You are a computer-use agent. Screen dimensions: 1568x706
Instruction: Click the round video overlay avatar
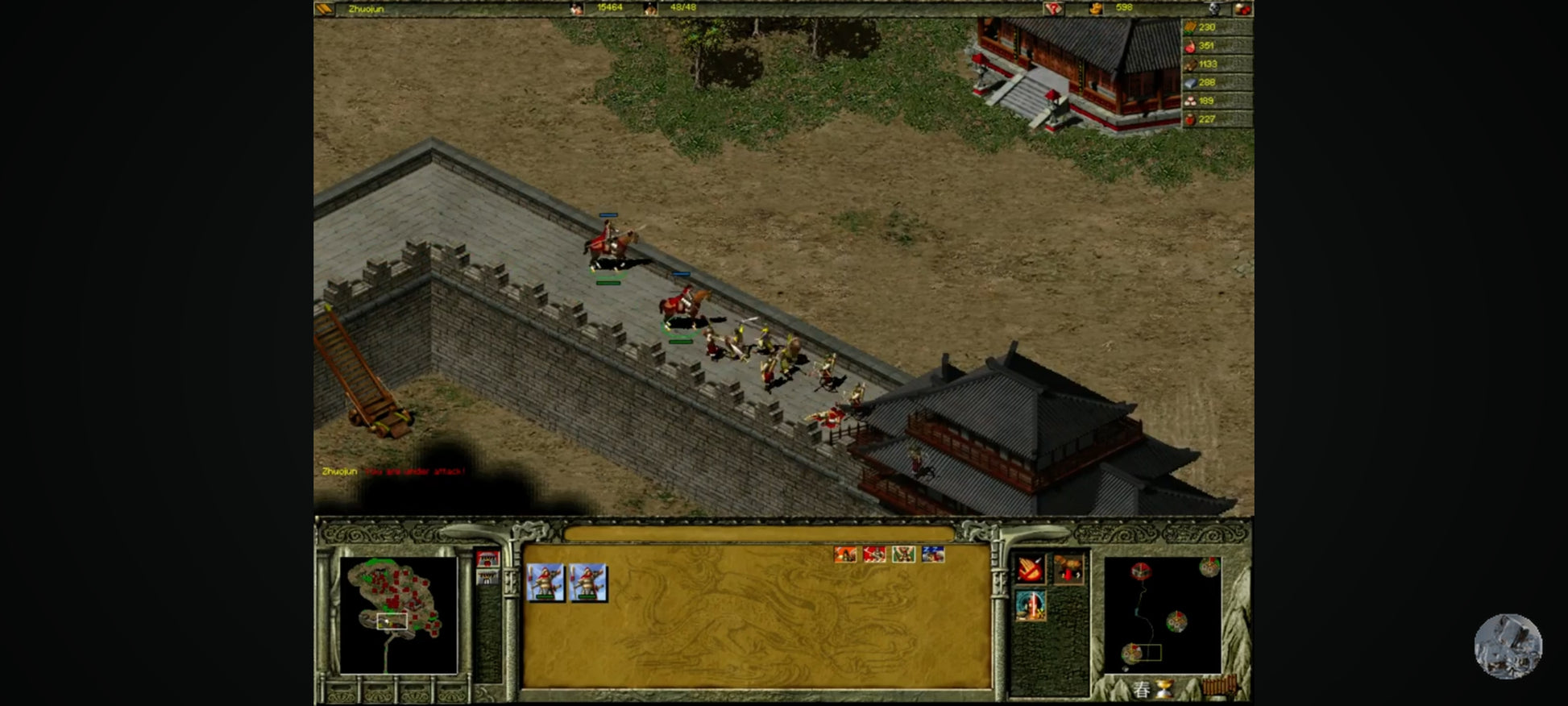point(1508,646)
